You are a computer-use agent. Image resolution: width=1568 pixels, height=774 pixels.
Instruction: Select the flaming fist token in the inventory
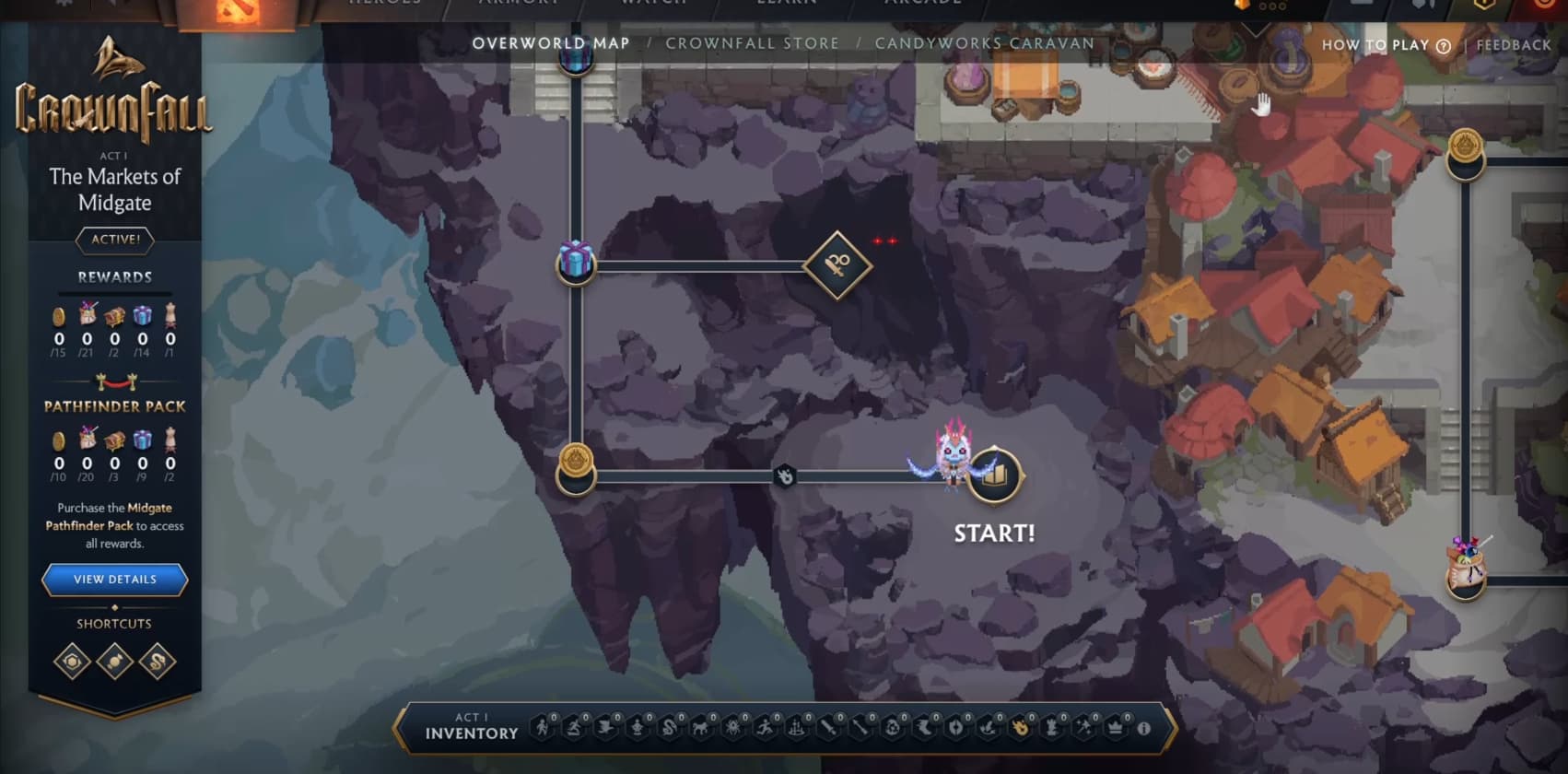tap(1020, 729)
